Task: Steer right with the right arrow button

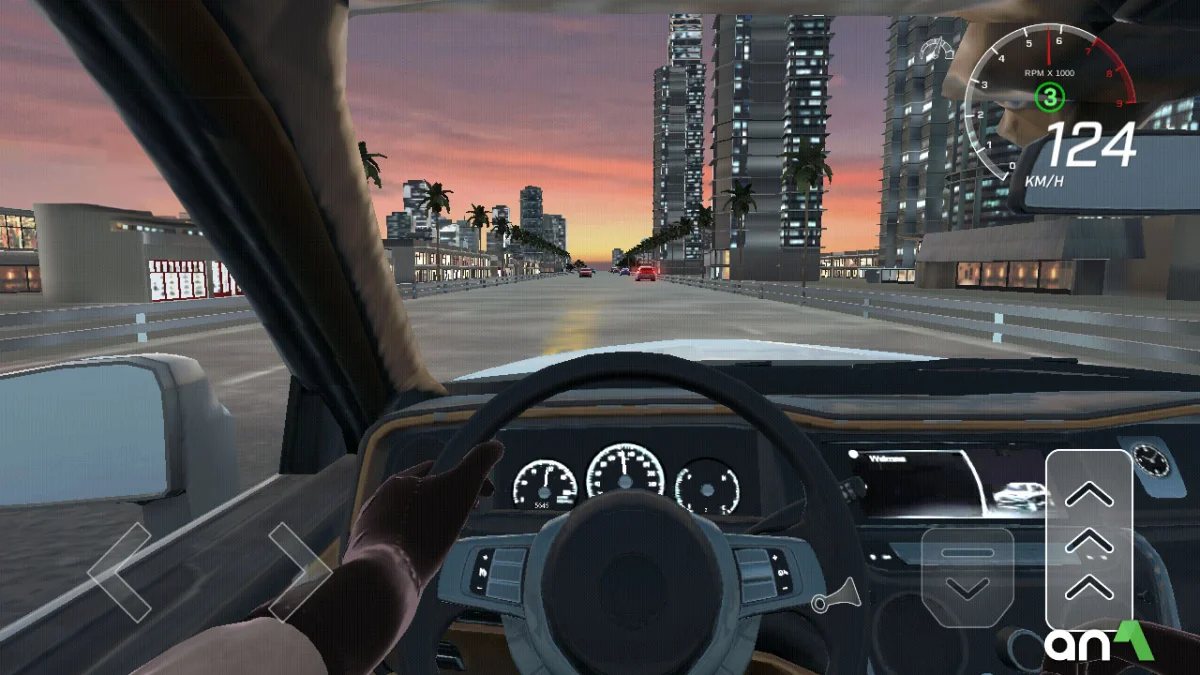Action: click(298, 572)
